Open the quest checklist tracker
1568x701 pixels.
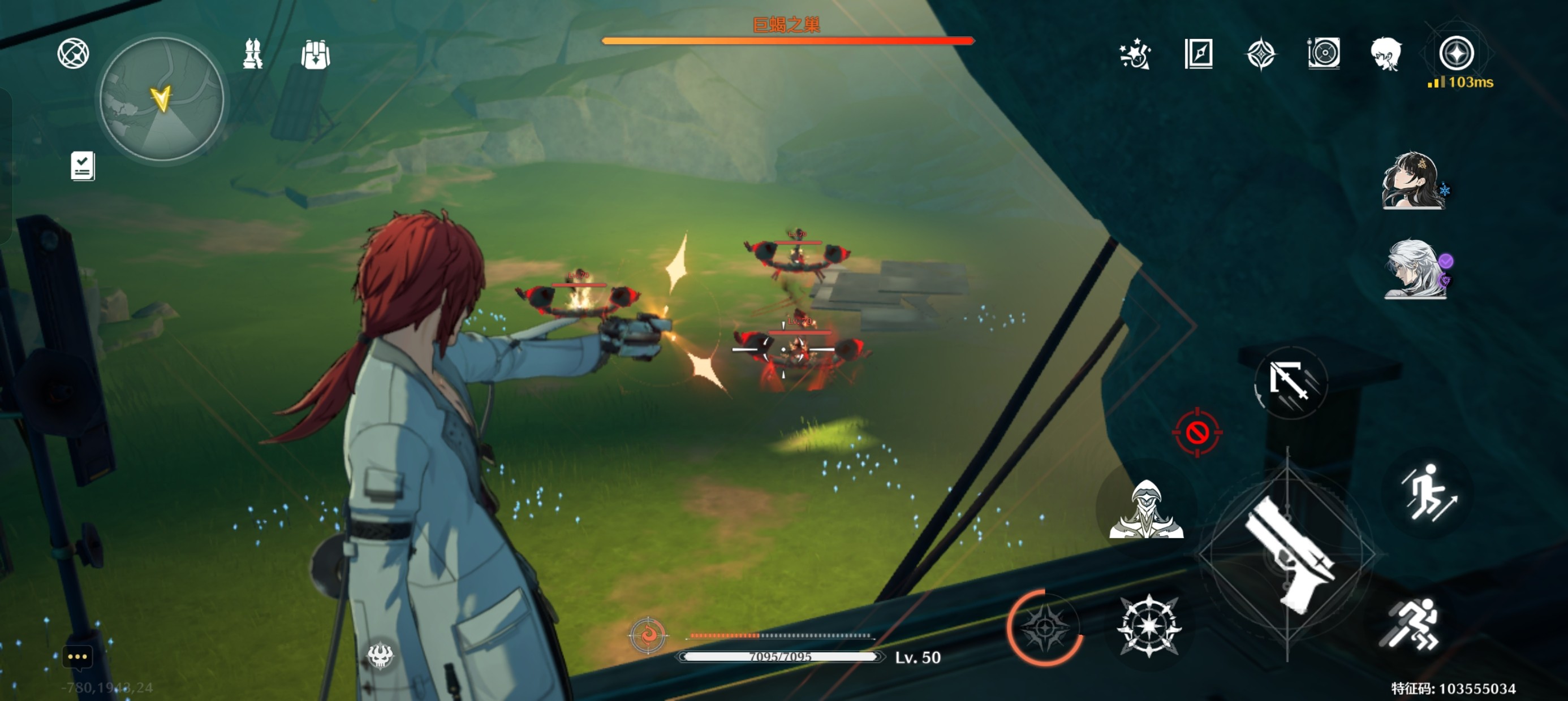pos(83,166)
